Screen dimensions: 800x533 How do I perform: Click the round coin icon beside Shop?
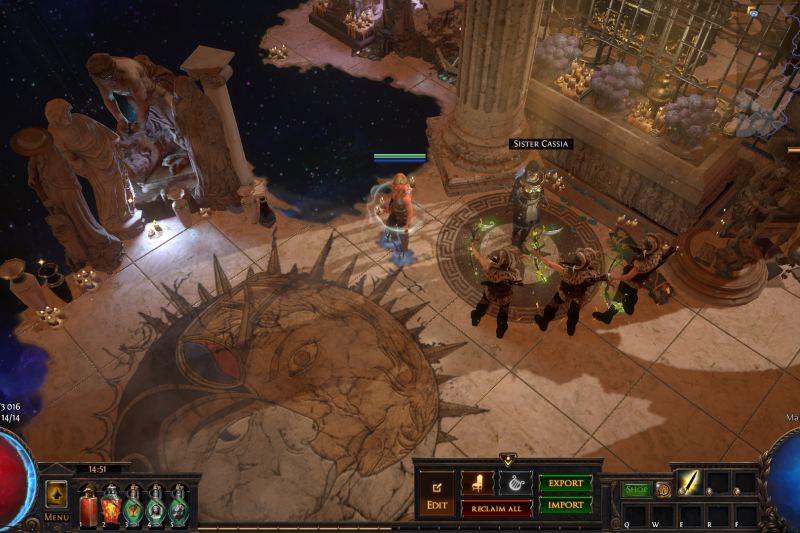click(x=663, y=490)
